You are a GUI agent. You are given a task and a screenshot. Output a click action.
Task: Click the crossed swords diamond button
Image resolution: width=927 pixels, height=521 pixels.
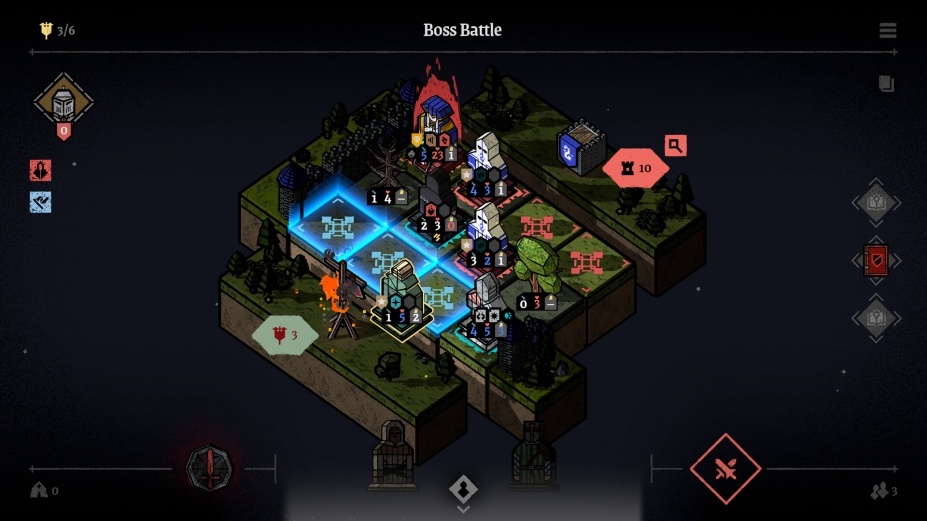[x=726, y=468]
